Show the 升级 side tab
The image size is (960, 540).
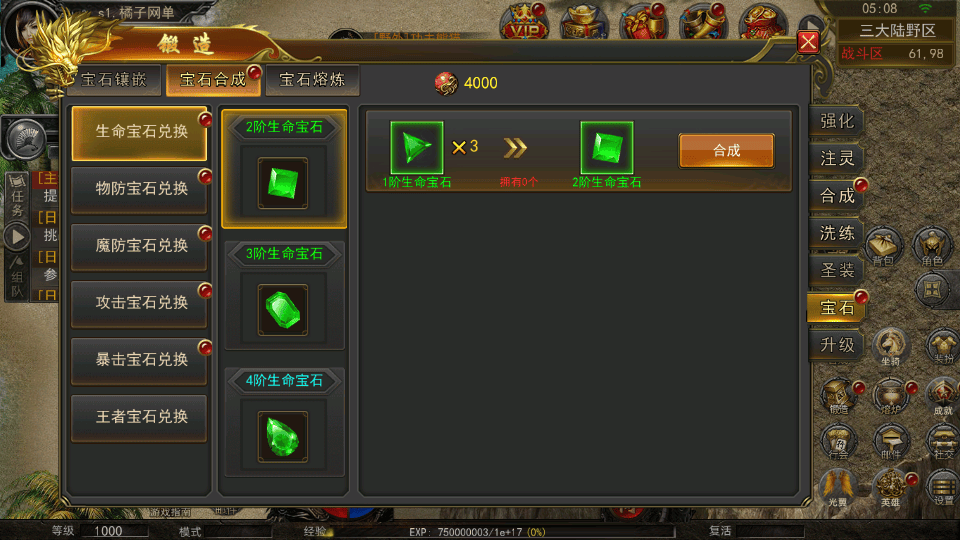click(x=836, y=345)
